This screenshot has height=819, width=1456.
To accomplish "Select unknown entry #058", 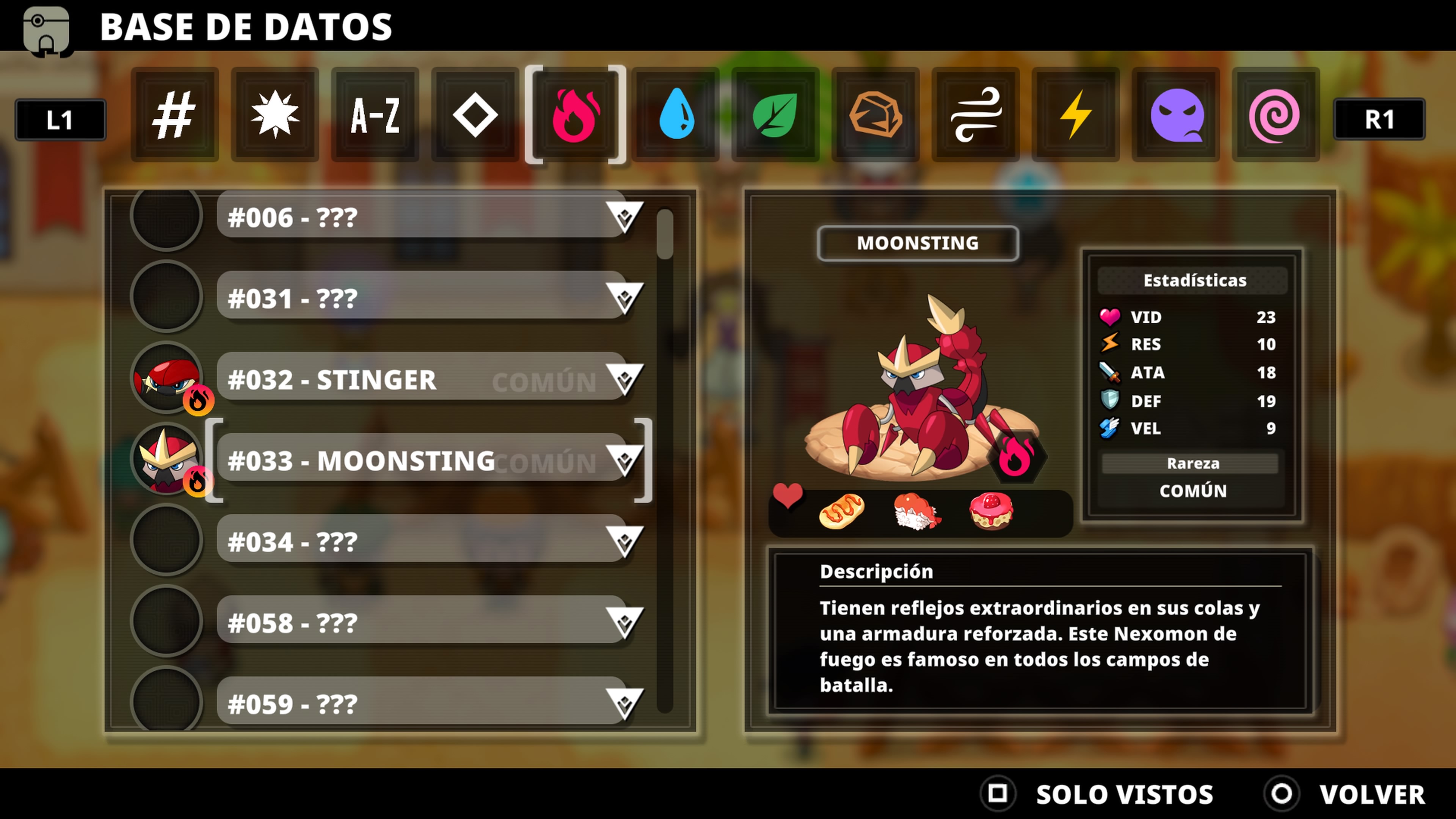I will [x=421, y=622].
